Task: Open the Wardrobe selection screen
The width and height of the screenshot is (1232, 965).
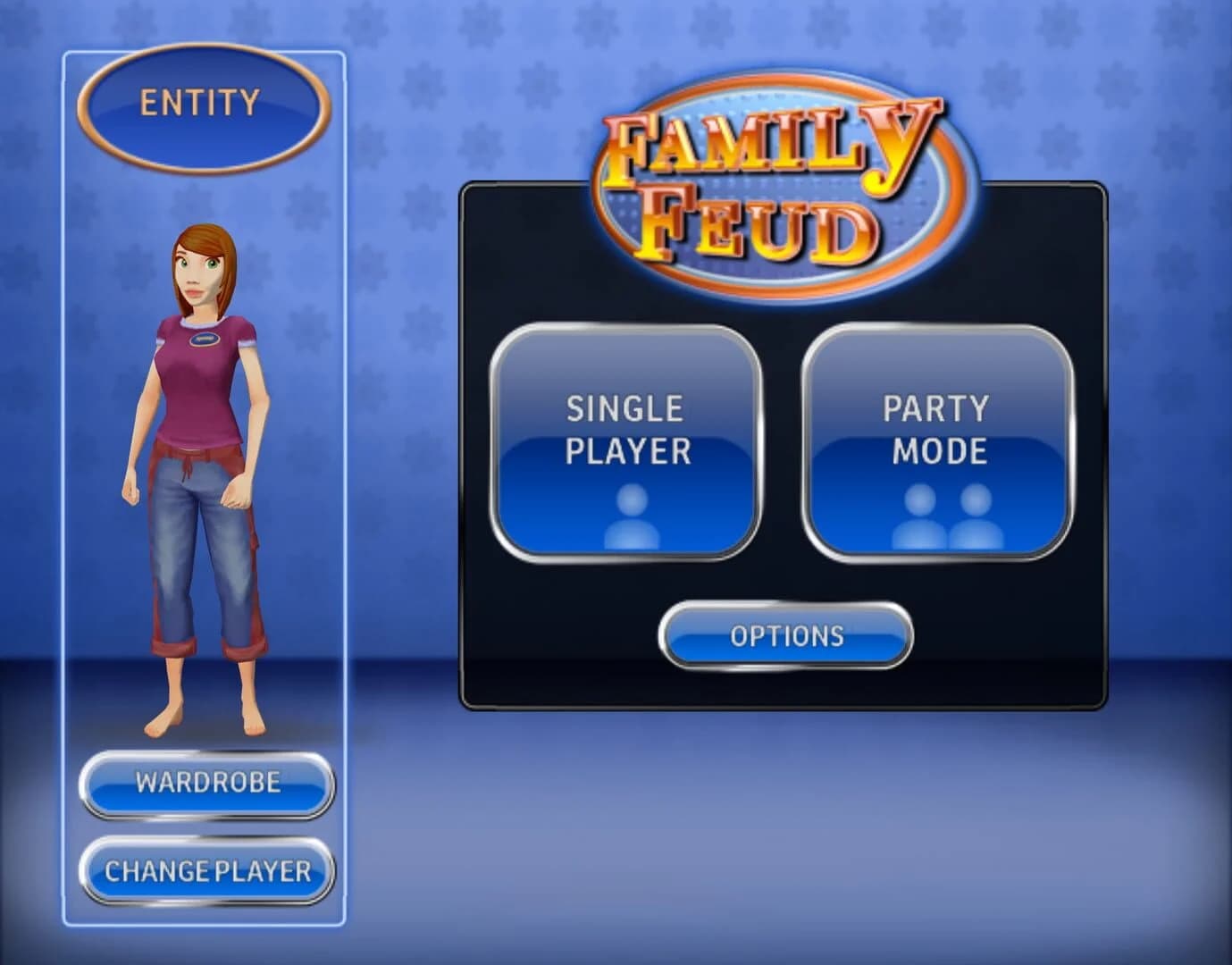Action: pos(207,783)
